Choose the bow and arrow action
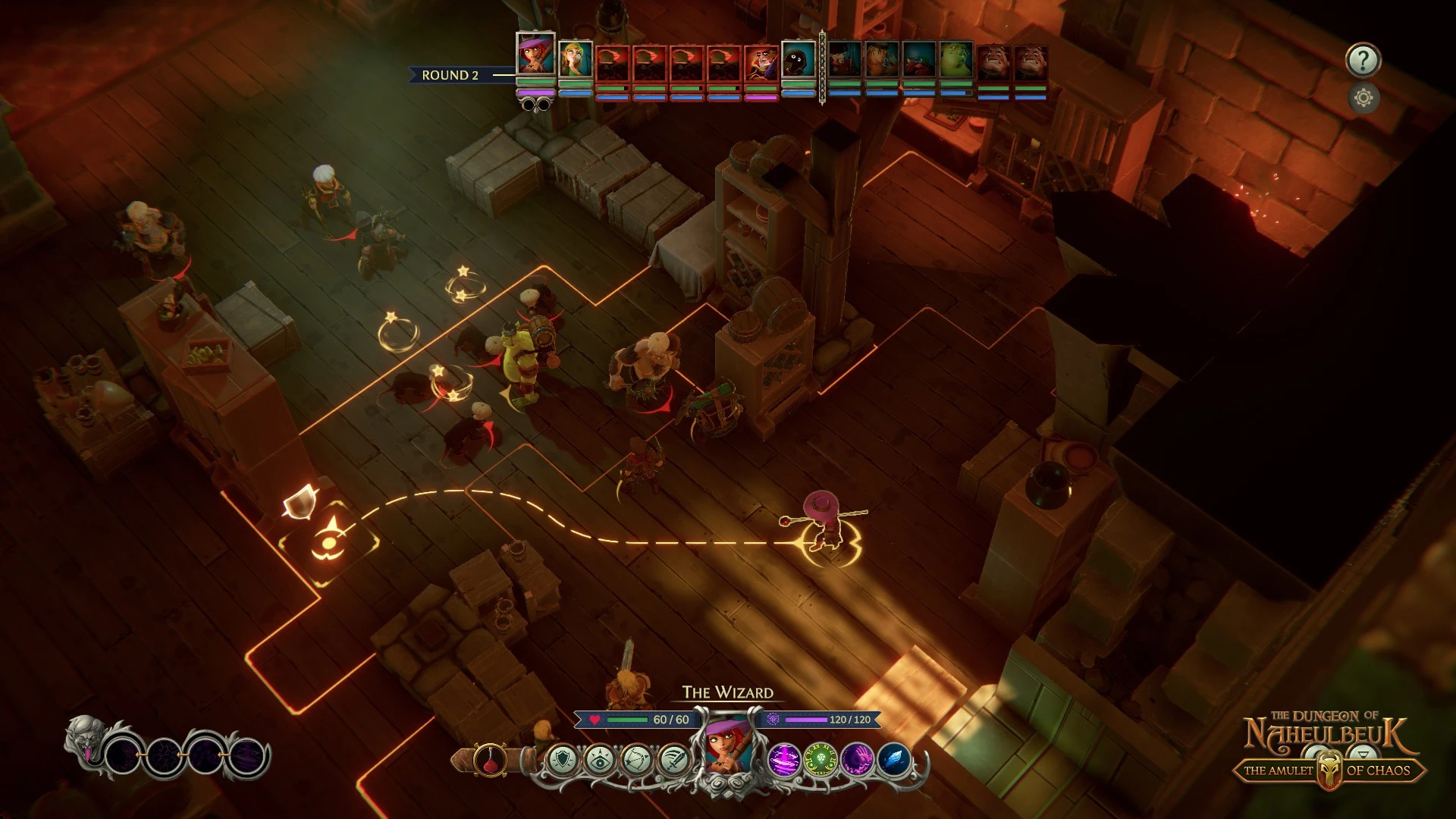The image size is (1456, 819). [x=636, y=760]
